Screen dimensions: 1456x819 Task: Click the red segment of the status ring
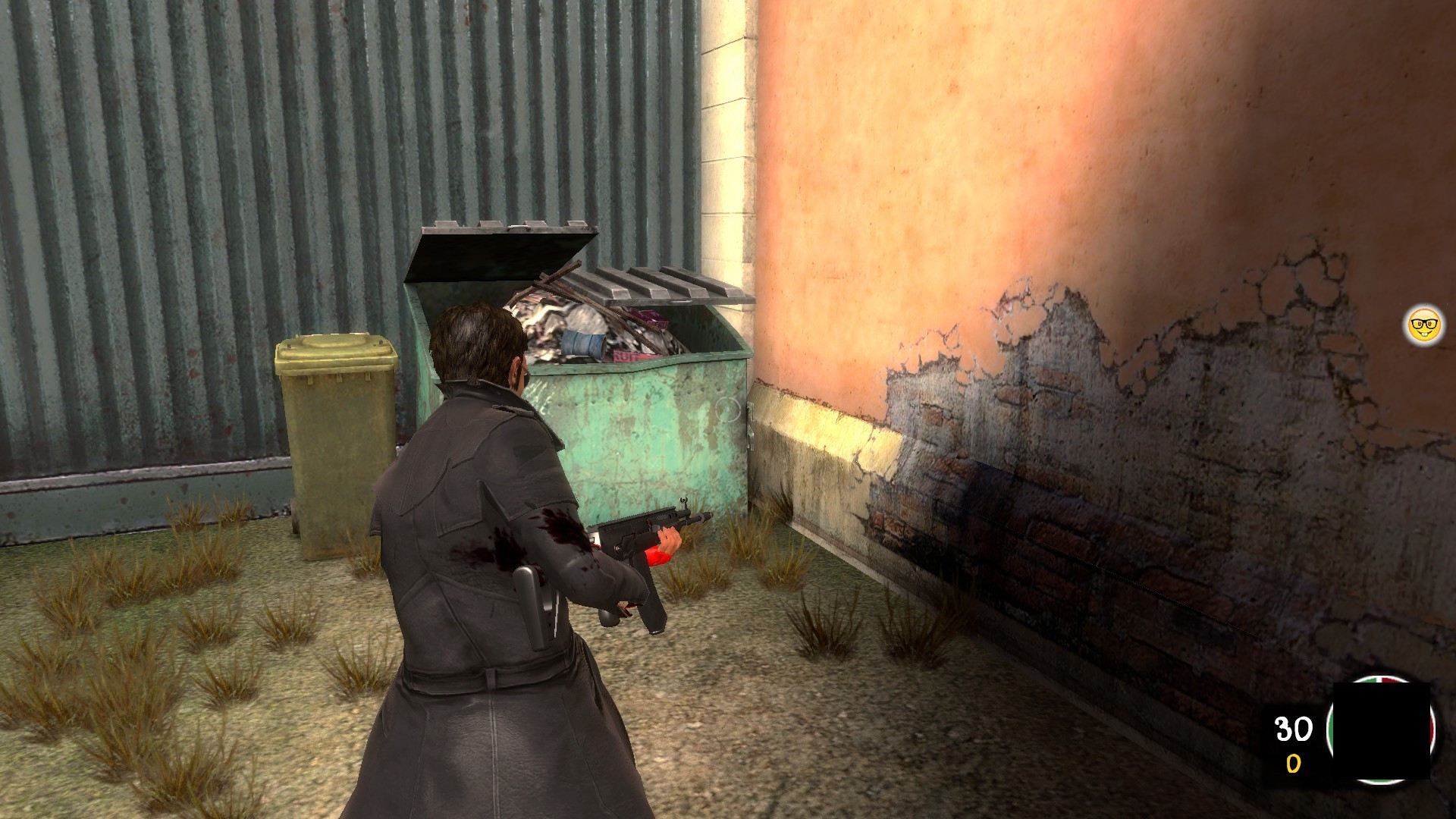point(1432,728)
